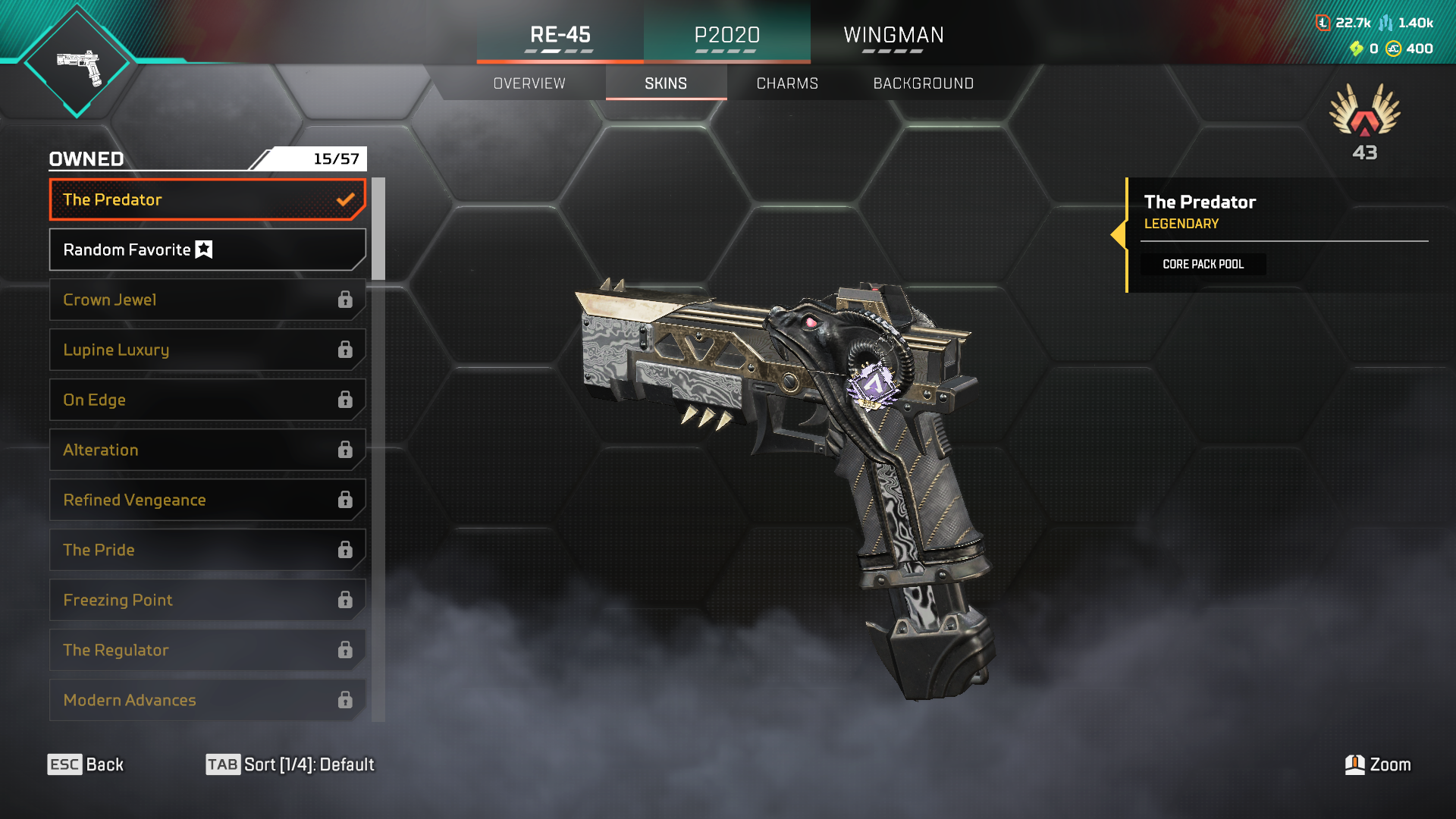
Task: Select The Regulator skin row
Action: 207,650
